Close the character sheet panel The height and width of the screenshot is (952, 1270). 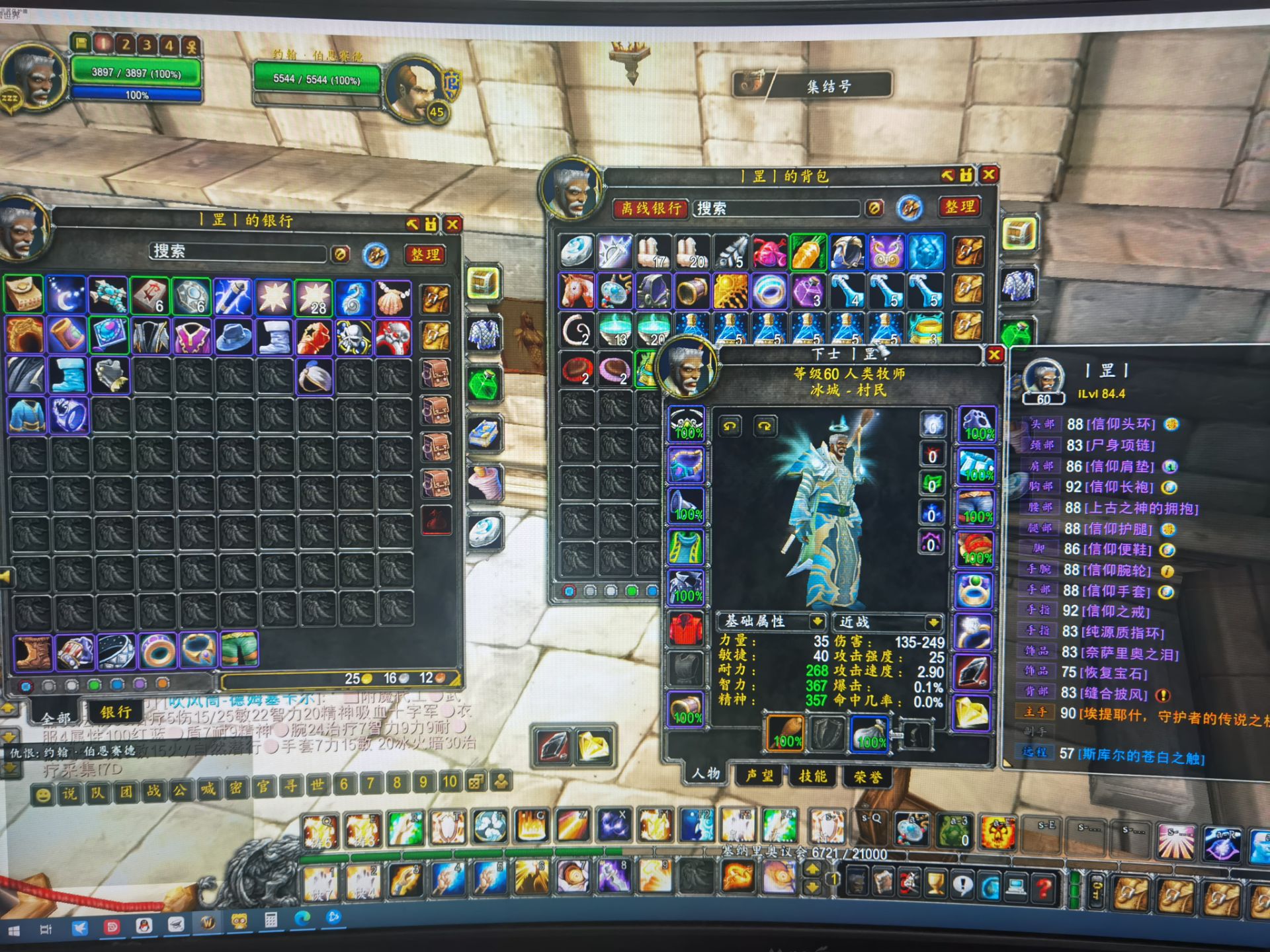(x=994, y=355)
